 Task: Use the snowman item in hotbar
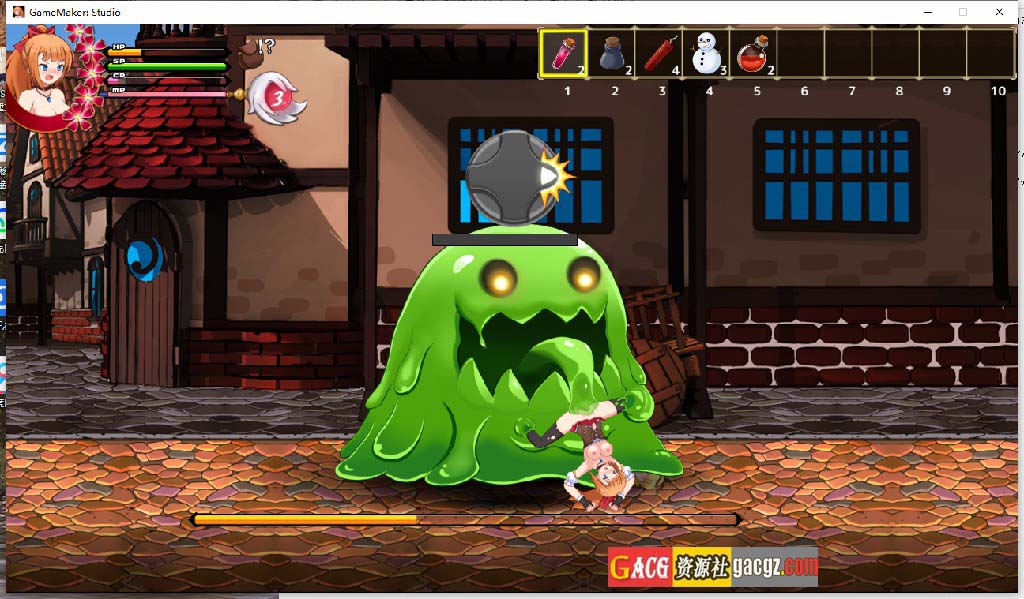(707, 53)
